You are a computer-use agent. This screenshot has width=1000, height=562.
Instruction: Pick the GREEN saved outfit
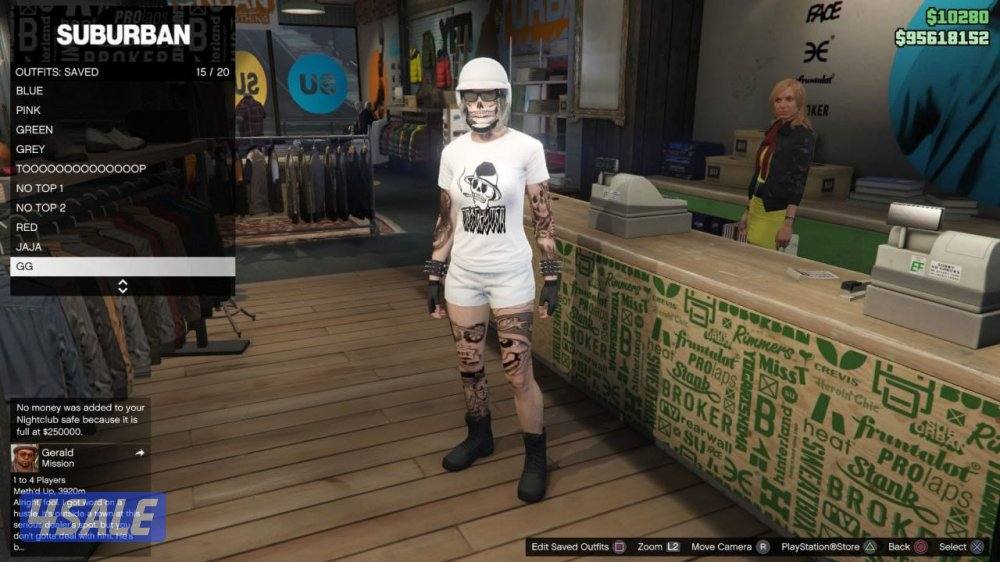coord(122,130)
